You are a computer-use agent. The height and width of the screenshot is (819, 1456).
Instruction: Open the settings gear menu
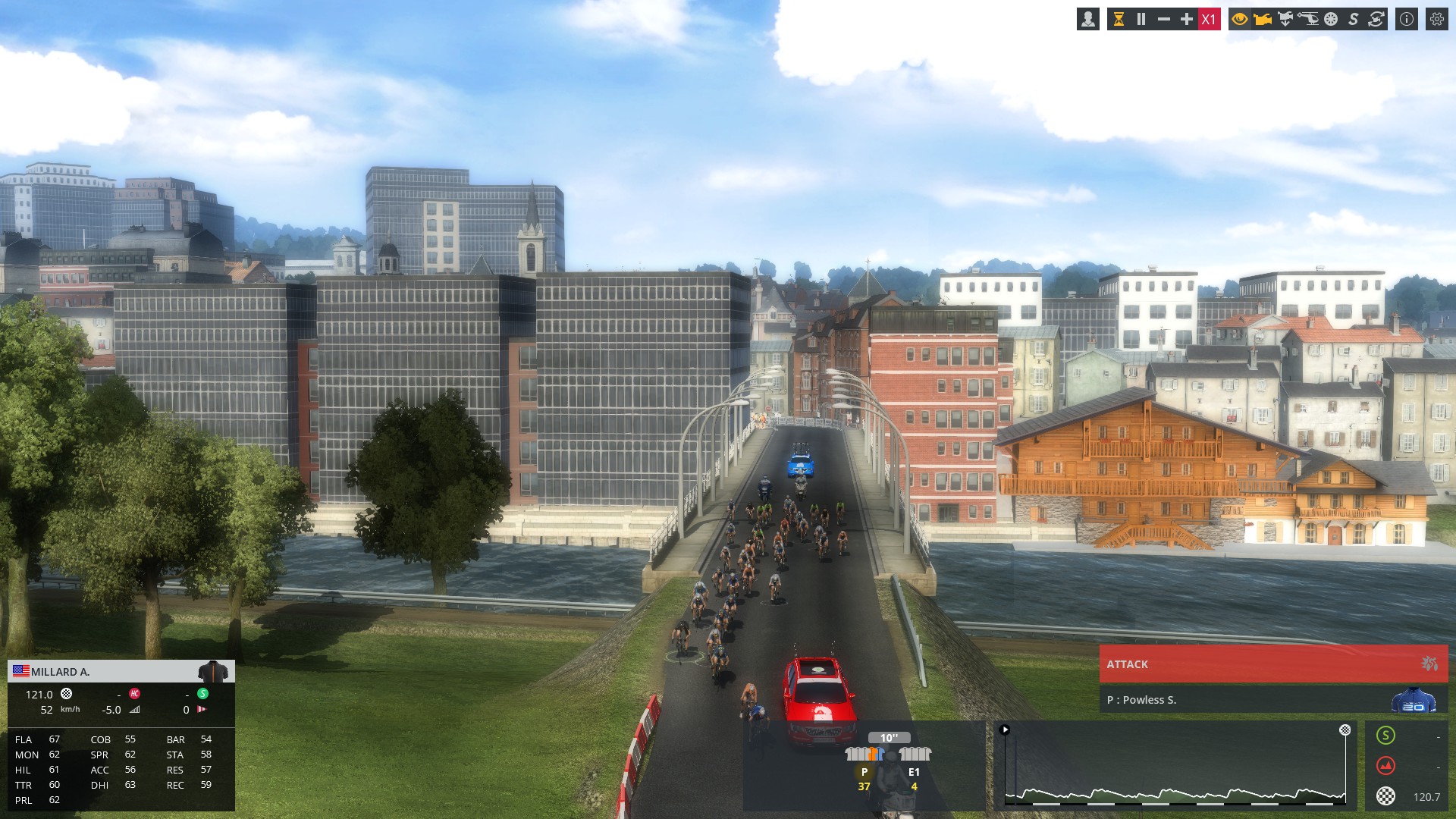[1437, 20]
